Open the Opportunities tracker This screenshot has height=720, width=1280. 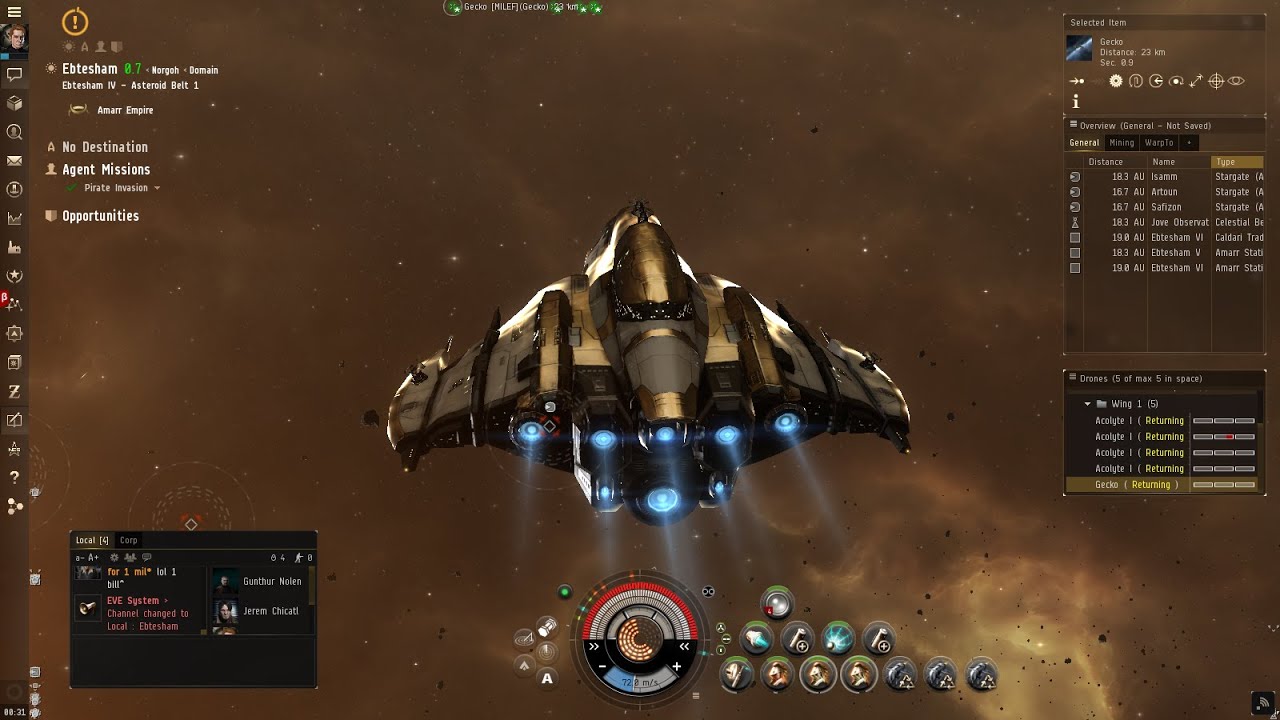(x=100, y=216)
